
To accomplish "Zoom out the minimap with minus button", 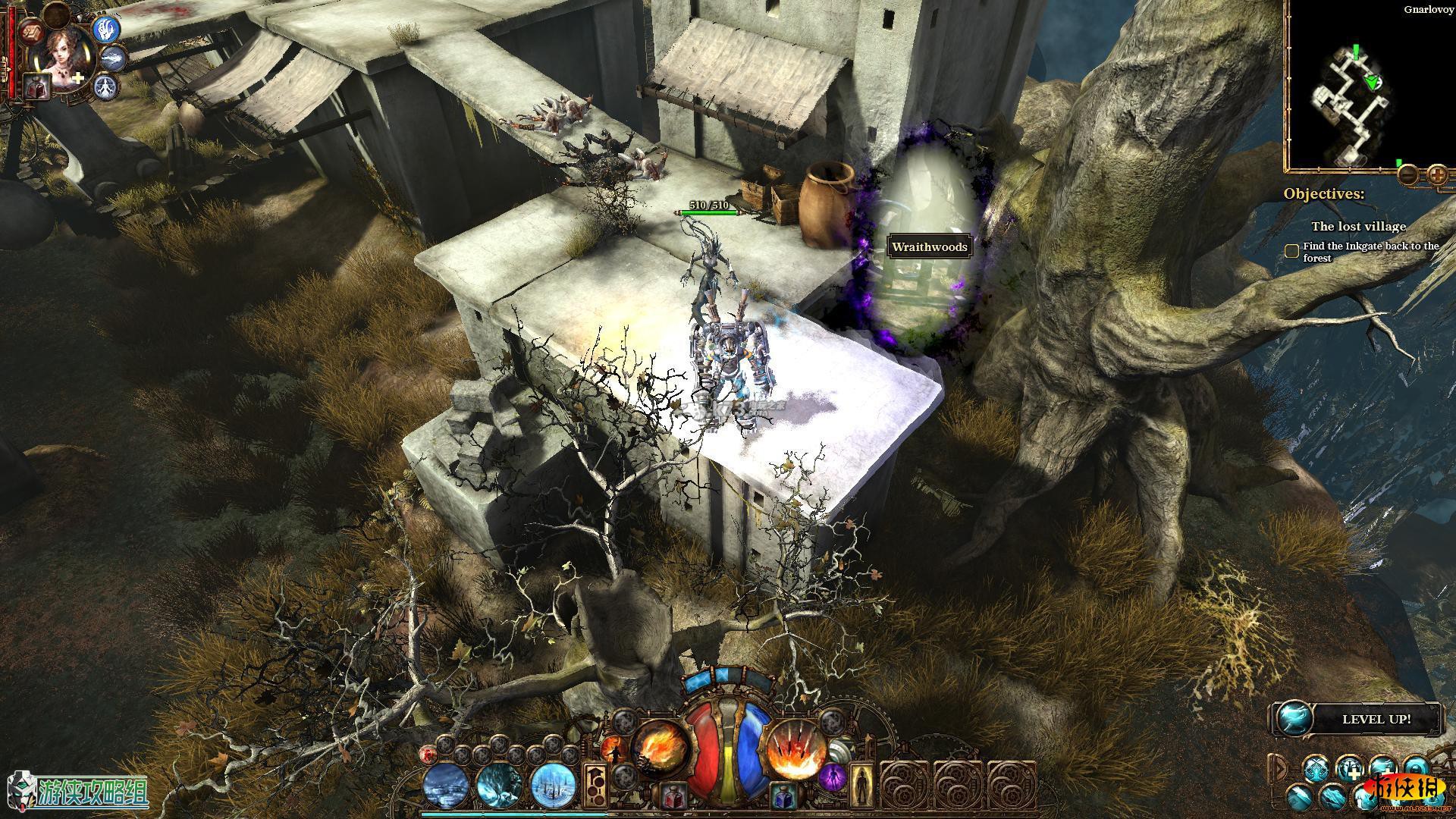I will (1408, 175).
